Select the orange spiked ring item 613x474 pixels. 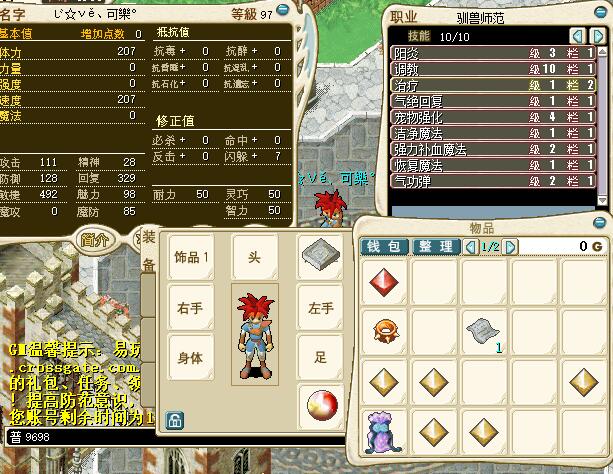pyautogui.click(x=383, y=329)
